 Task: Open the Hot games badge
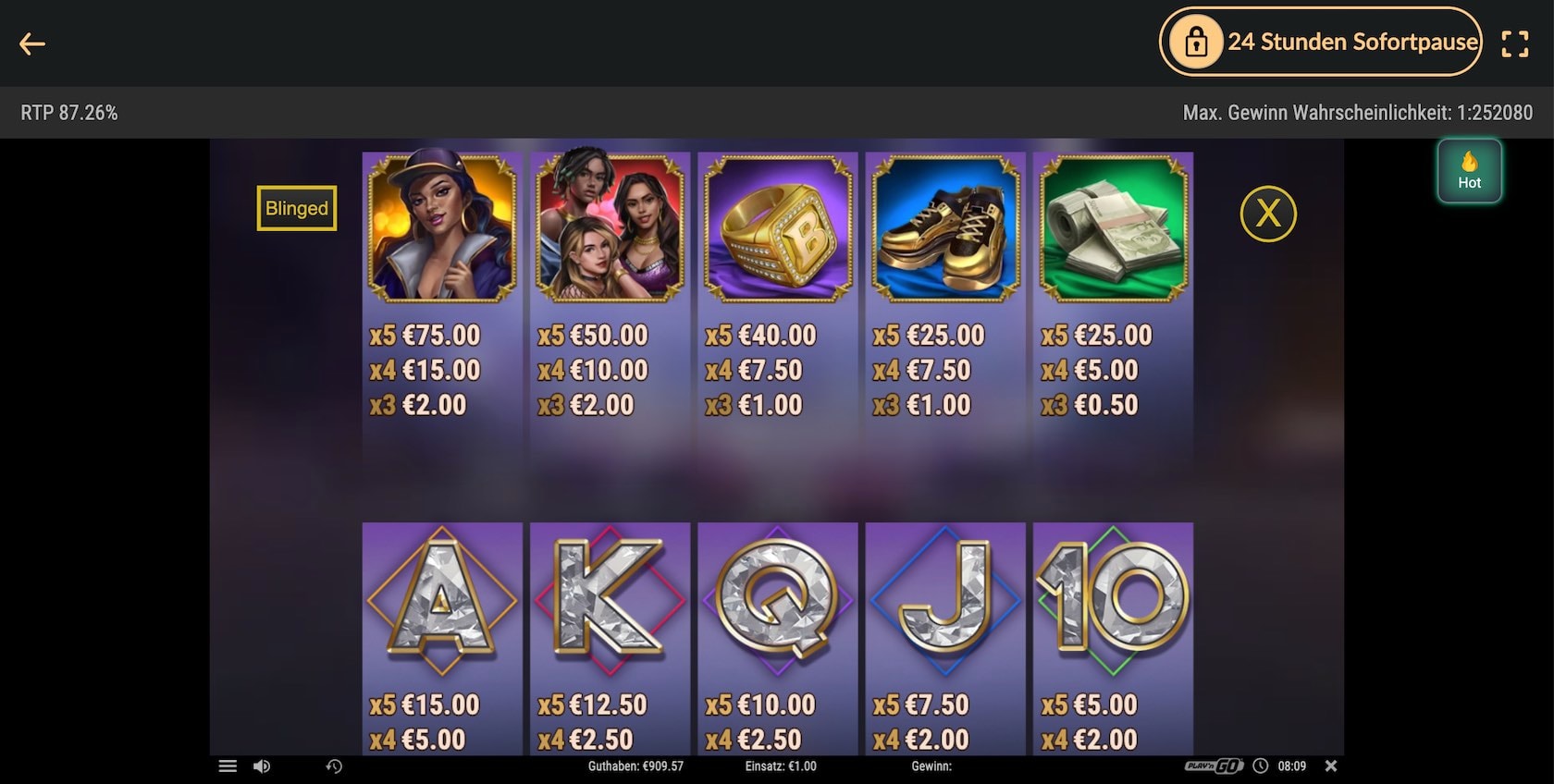[1469, 171]
